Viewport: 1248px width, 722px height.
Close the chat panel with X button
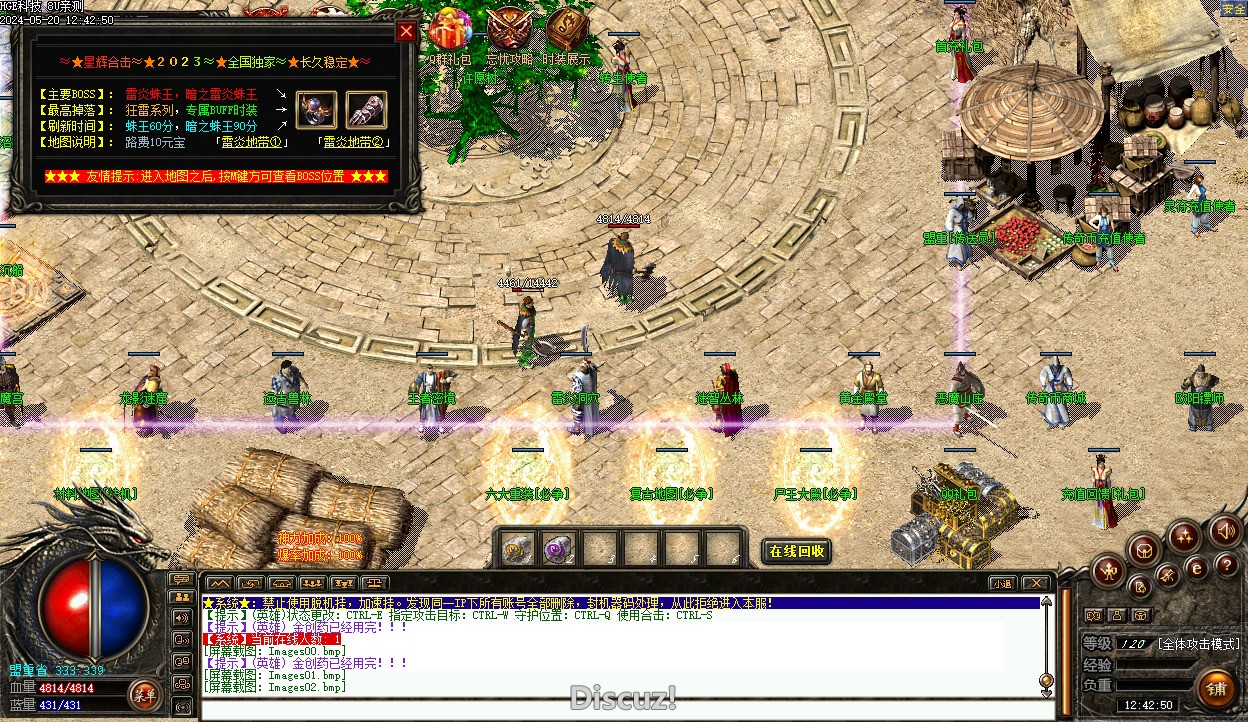click(1036, 583)
